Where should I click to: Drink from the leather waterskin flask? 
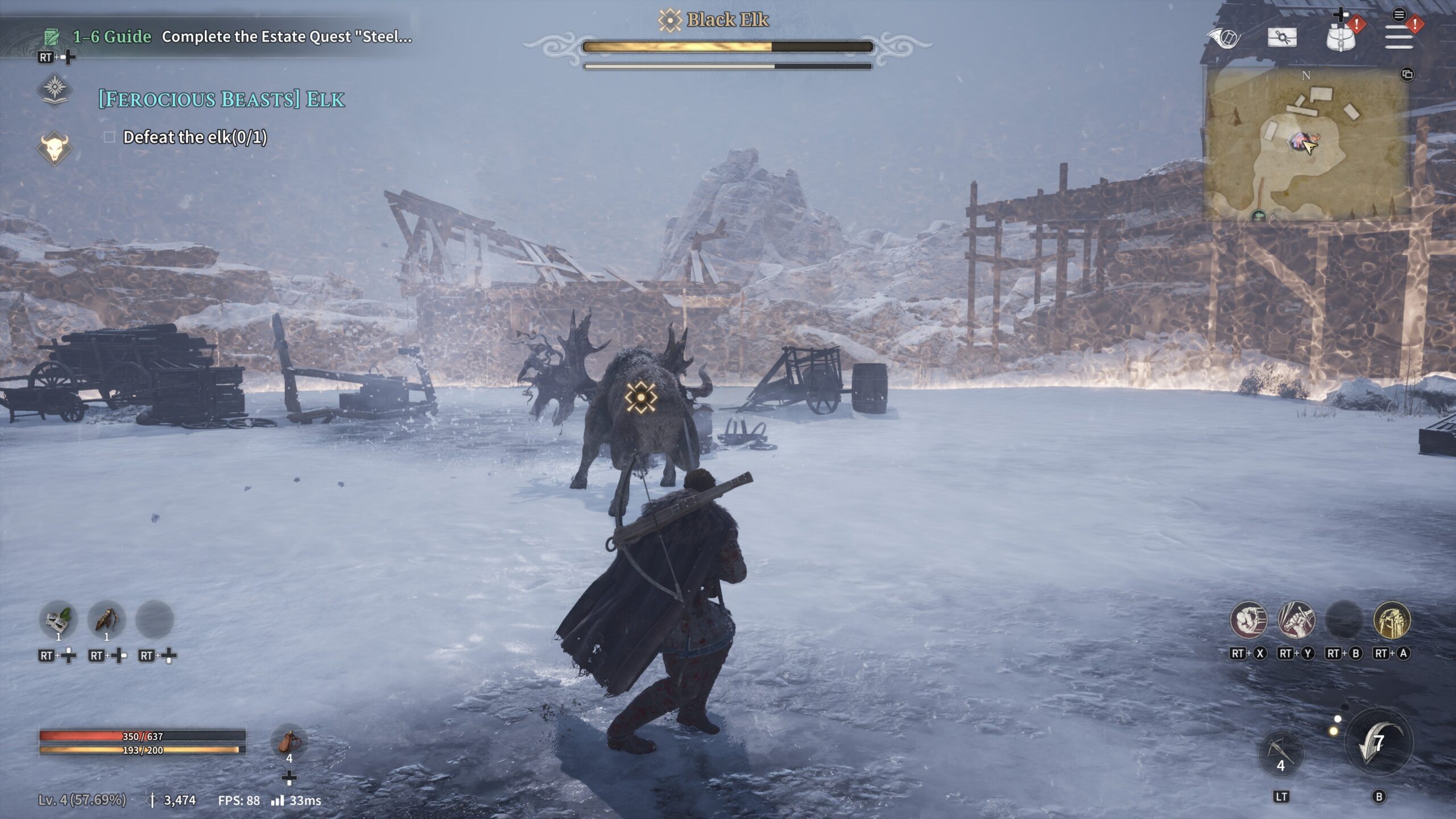pos(289,742)
